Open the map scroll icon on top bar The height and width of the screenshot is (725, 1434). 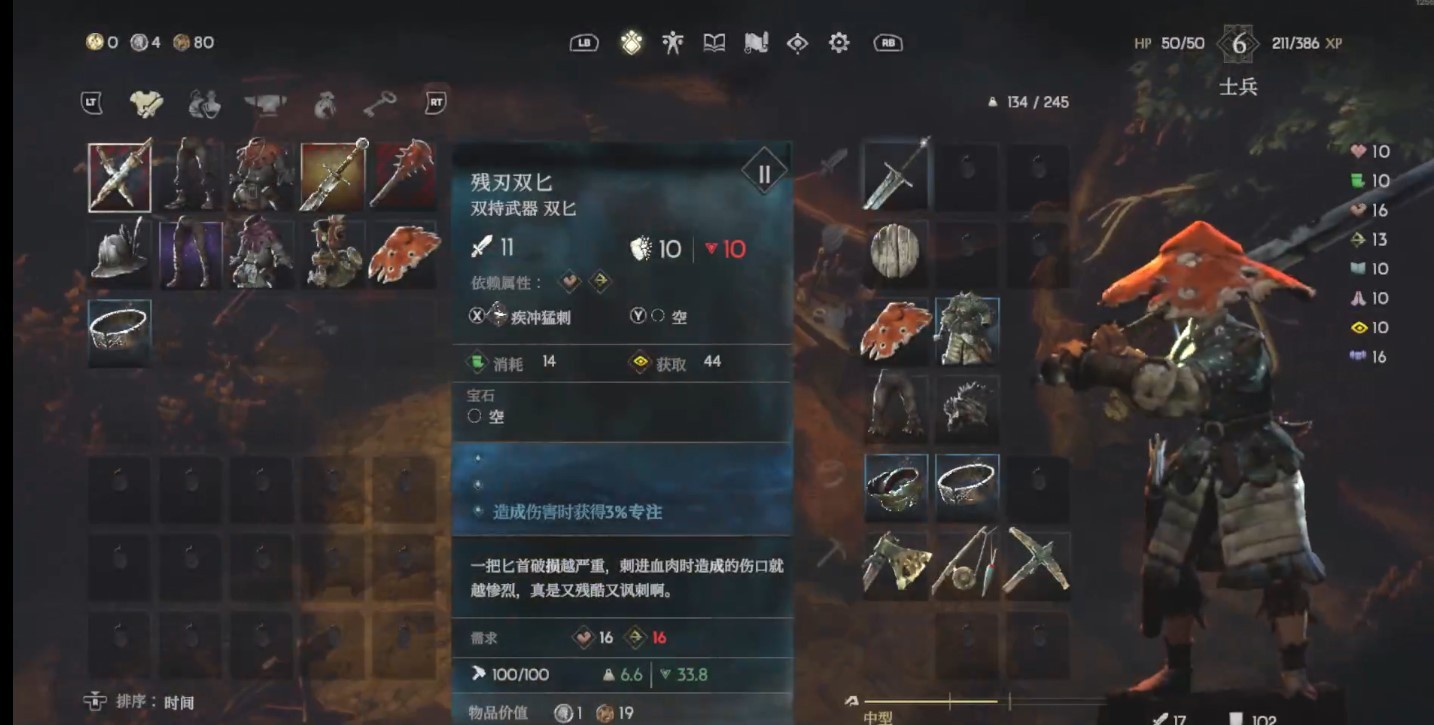[757, 43]
